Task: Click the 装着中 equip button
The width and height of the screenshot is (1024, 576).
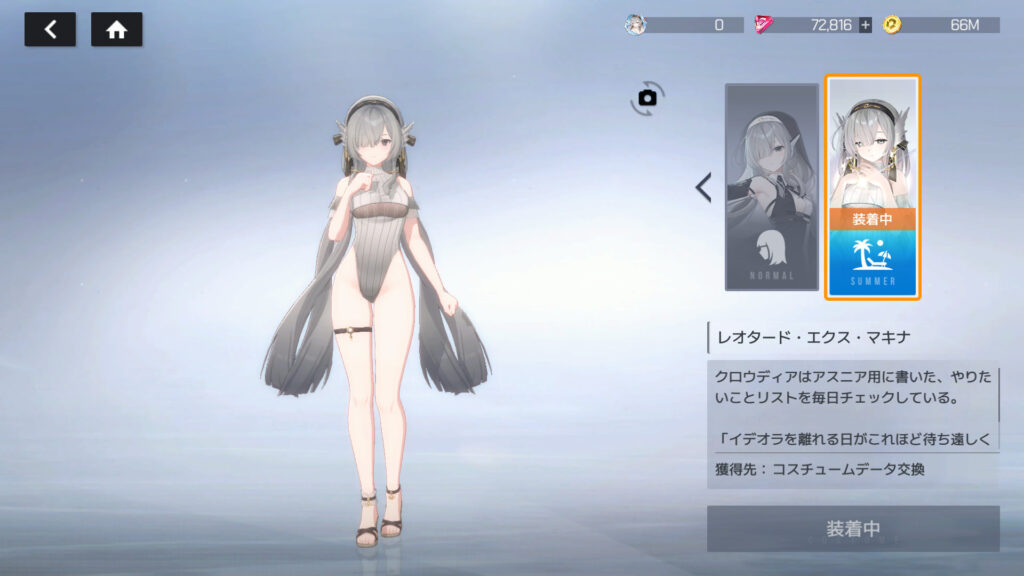Action: pyautogui.click(x=852, y=528)
